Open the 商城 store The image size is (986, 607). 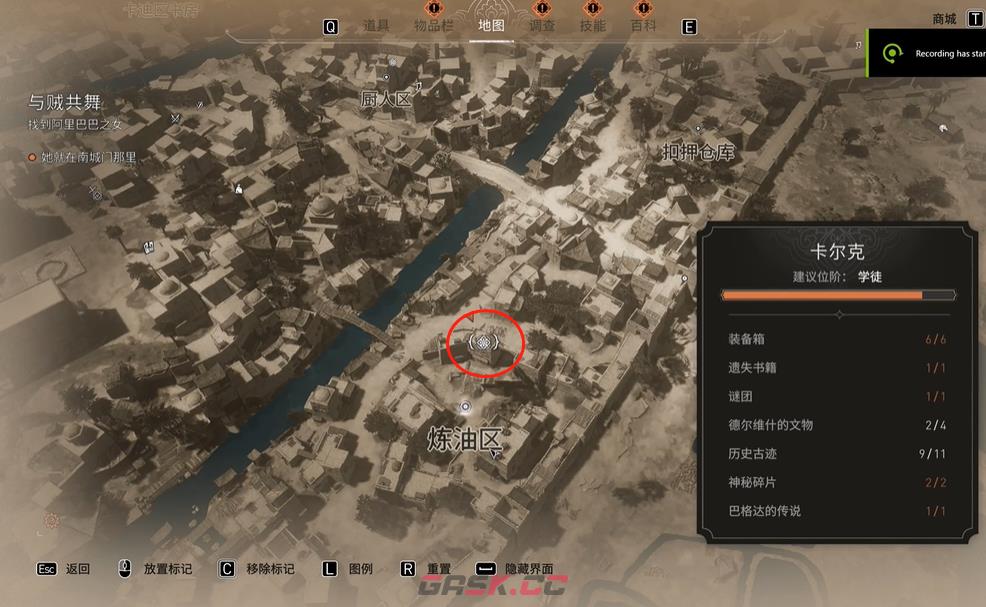click(x=945, y=18)
